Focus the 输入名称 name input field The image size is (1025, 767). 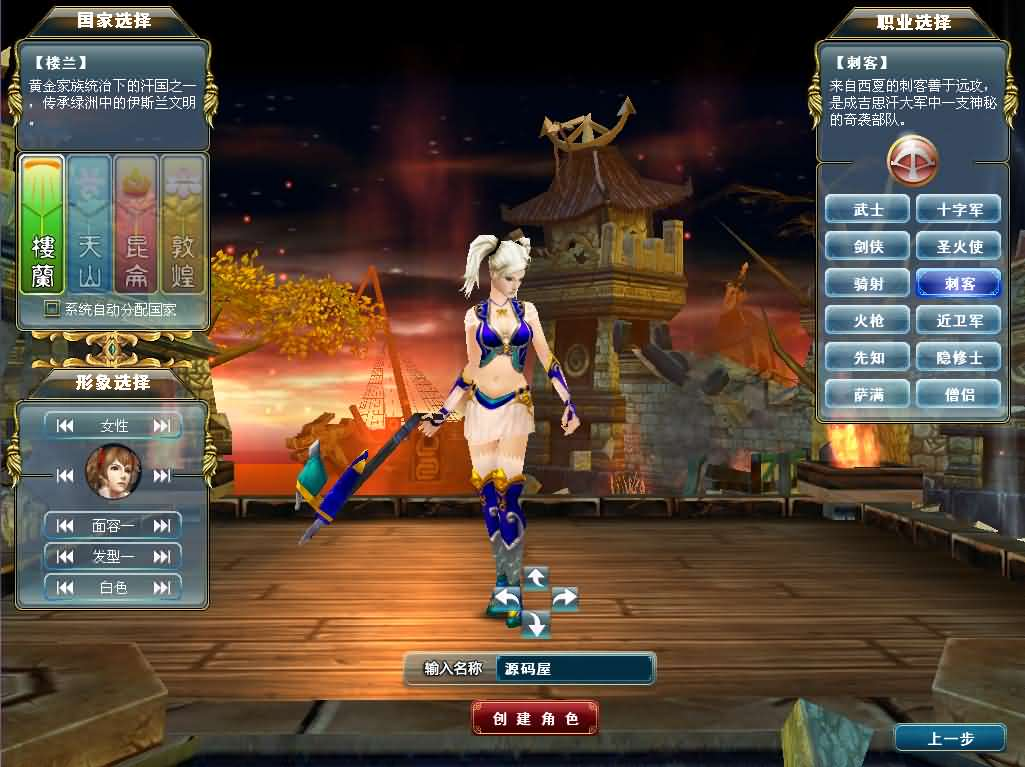(575, 669)
